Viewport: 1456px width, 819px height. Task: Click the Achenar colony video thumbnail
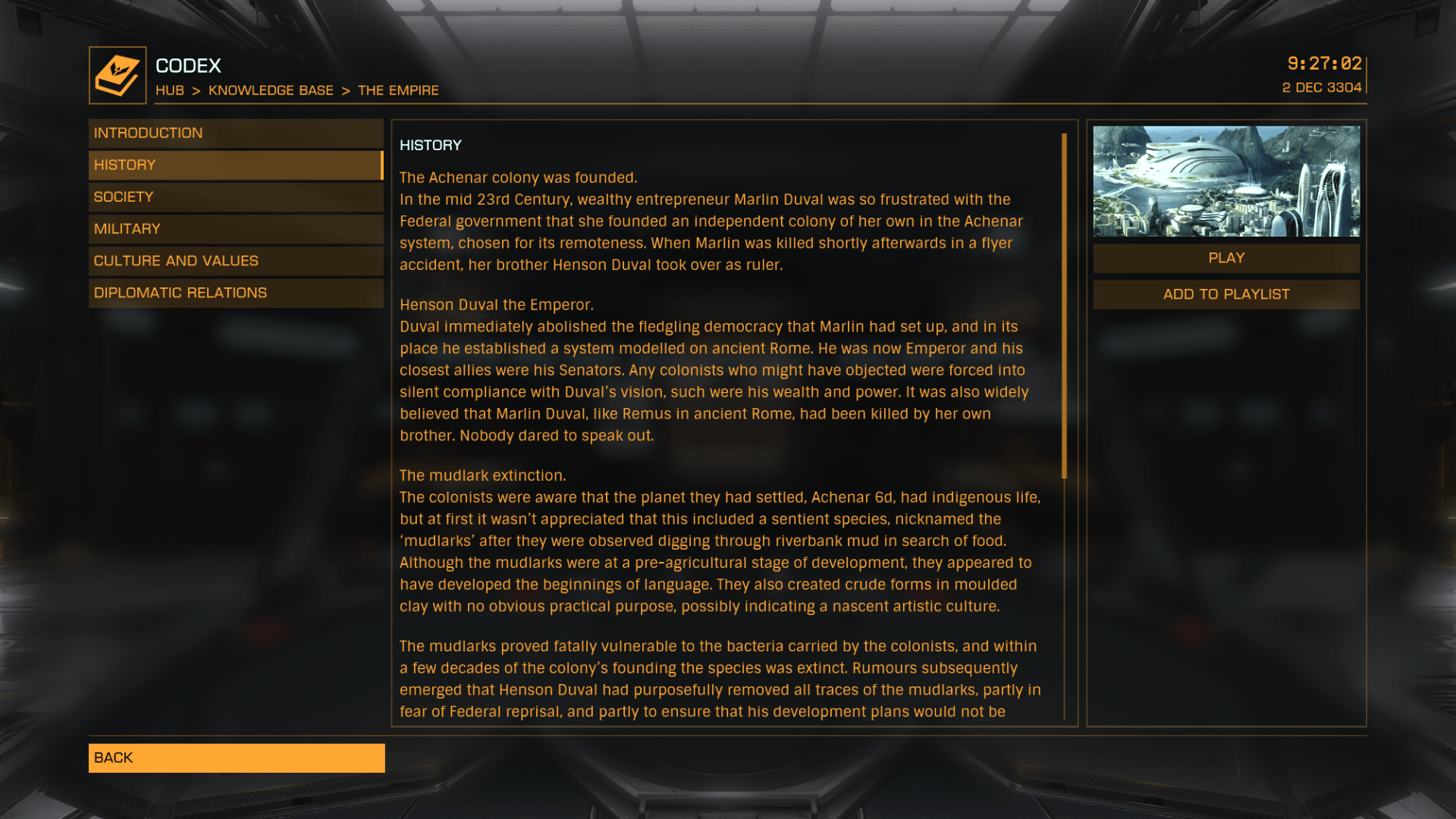click(1225, 184)
